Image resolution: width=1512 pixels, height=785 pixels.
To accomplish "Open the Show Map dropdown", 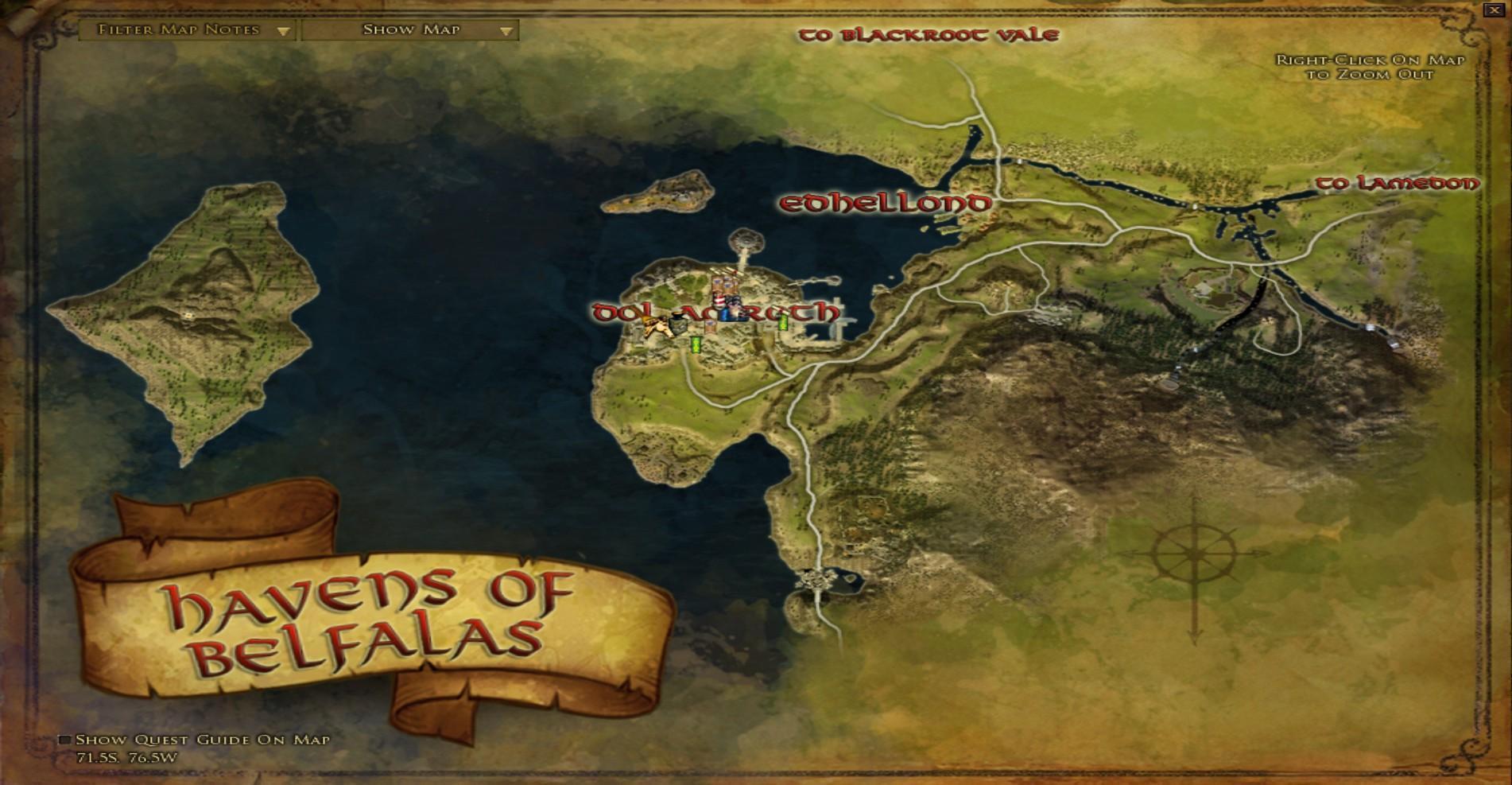I will click(410, 30).
